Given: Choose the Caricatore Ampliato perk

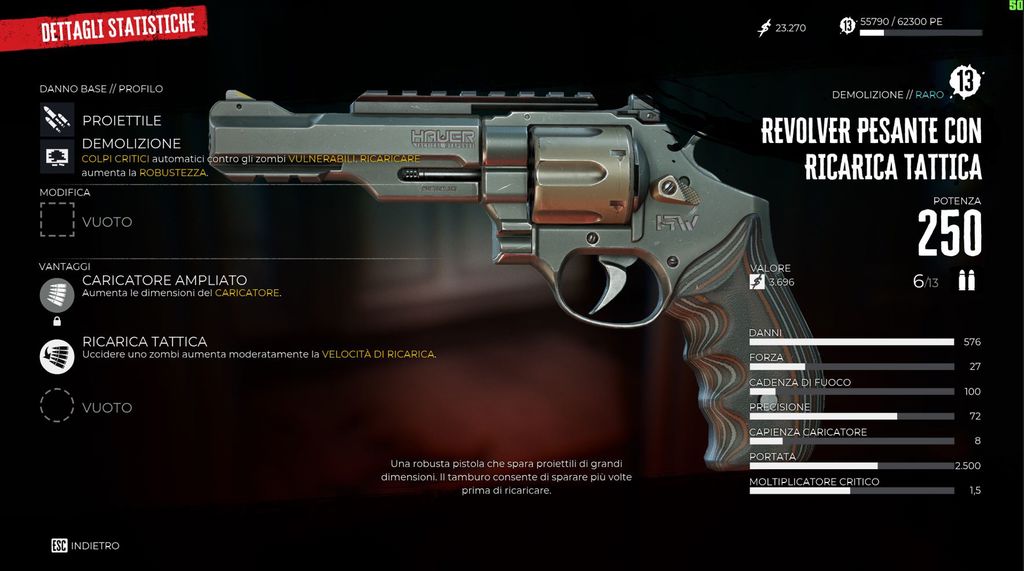Looking at the screenshot, I should point(57,294).
